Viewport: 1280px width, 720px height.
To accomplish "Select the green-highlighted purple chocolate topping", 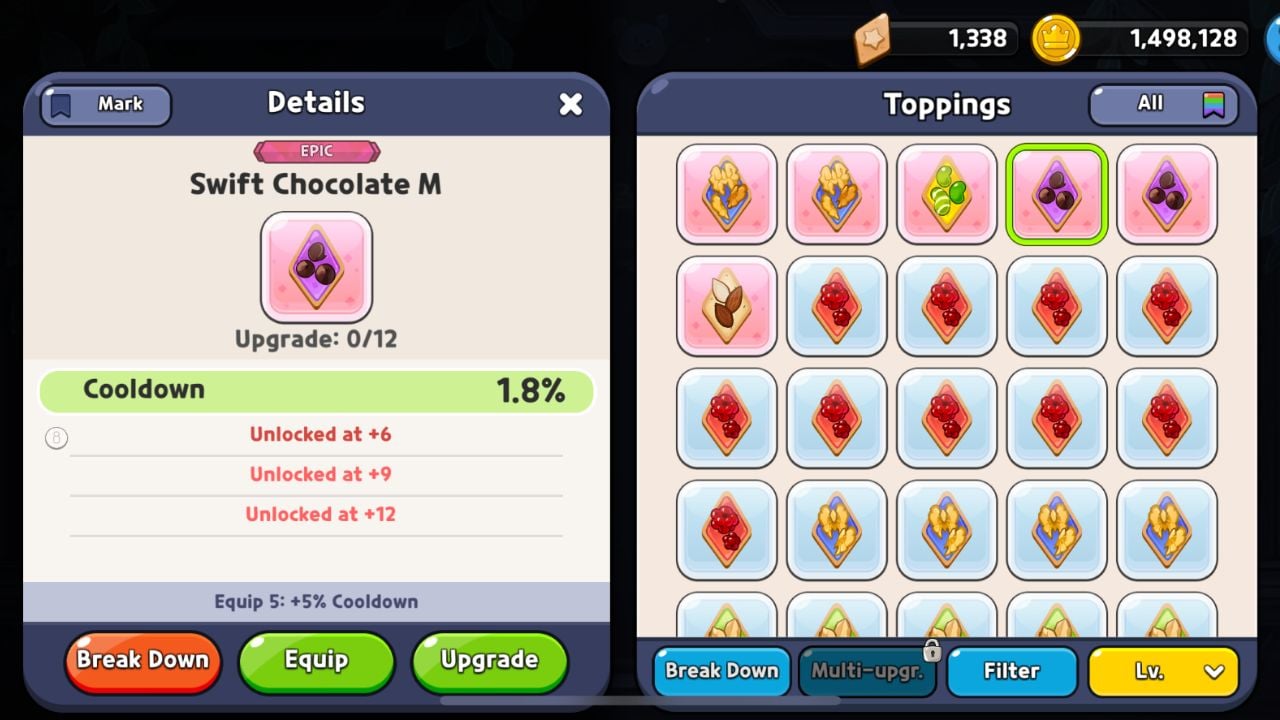I will point(1056,194).
